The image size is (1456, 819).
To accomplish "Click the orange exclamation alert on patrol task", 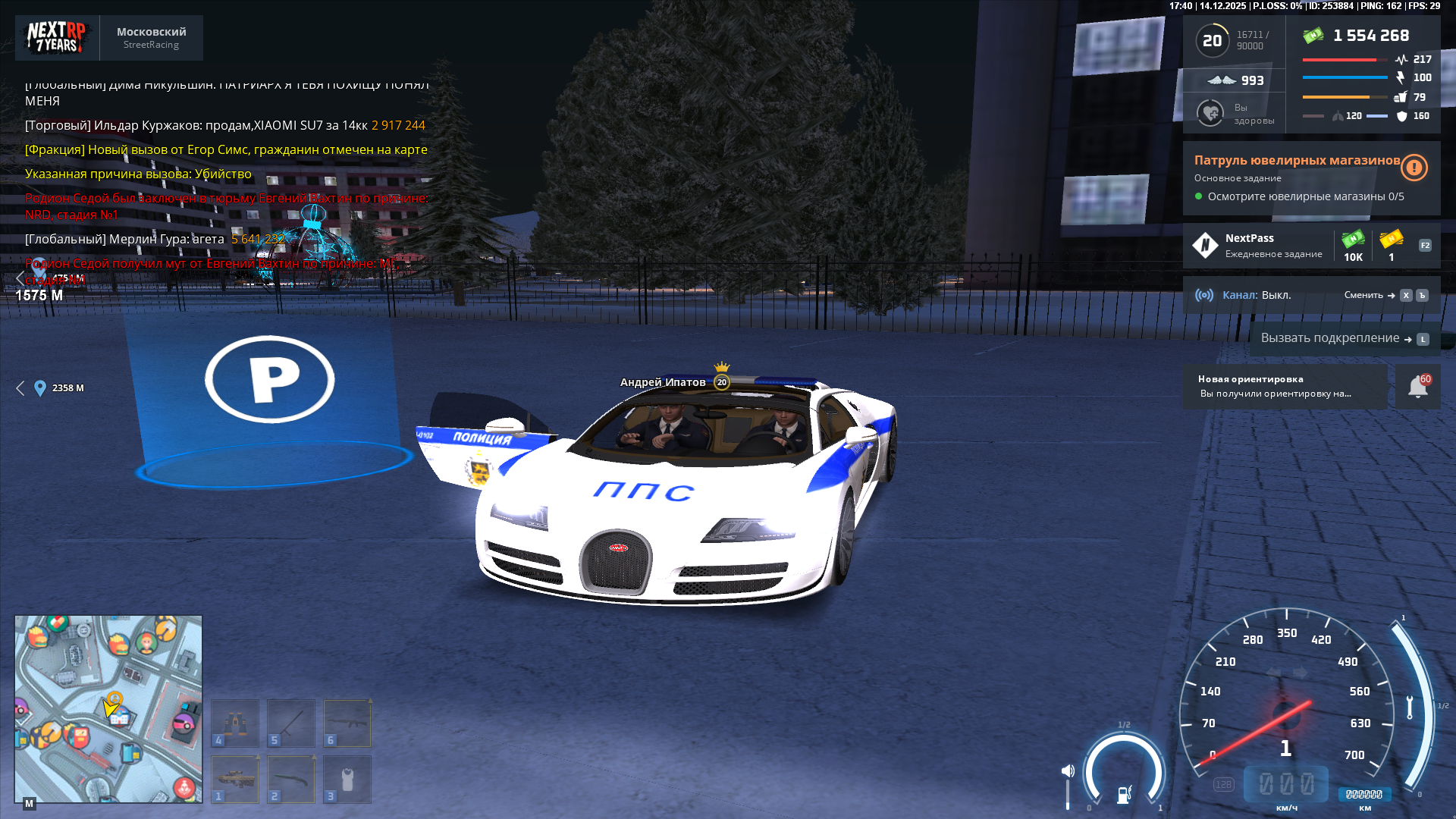I will point(1414,168).
